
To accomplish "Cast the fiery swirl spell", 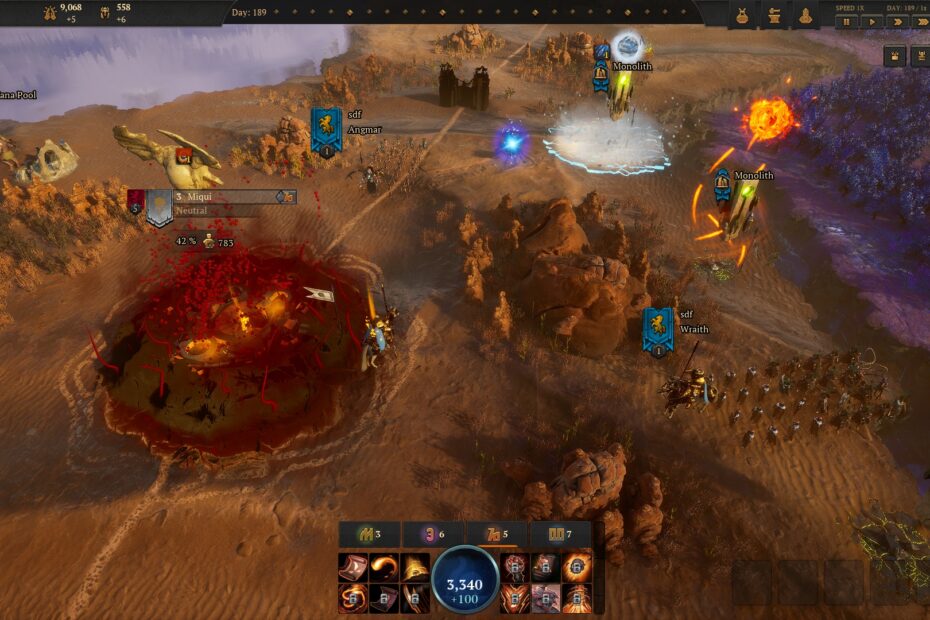I will (384, 568).
